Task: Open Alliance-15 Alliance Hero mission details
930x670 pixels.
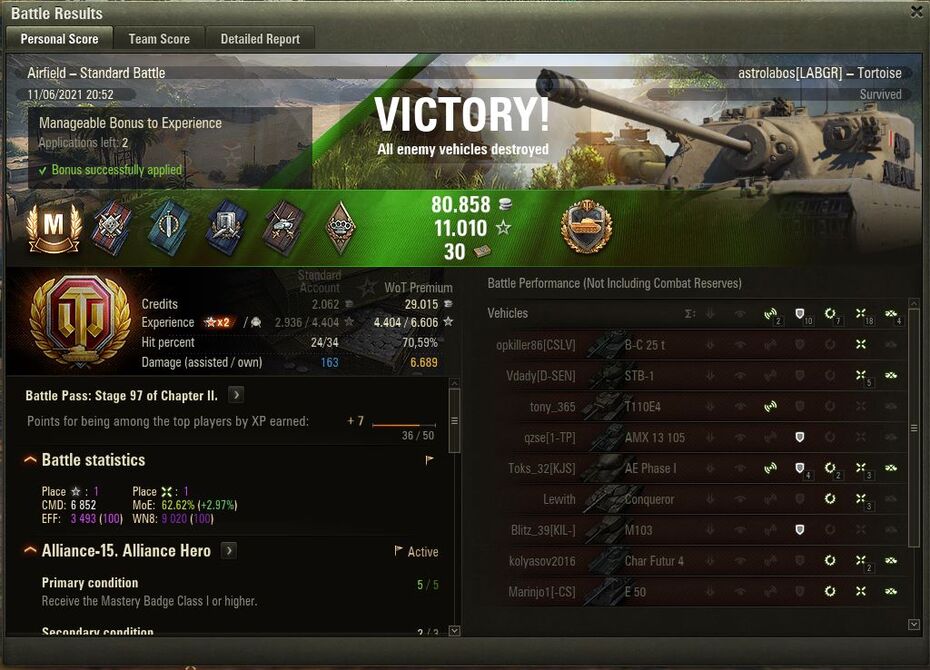Action: 229,551
